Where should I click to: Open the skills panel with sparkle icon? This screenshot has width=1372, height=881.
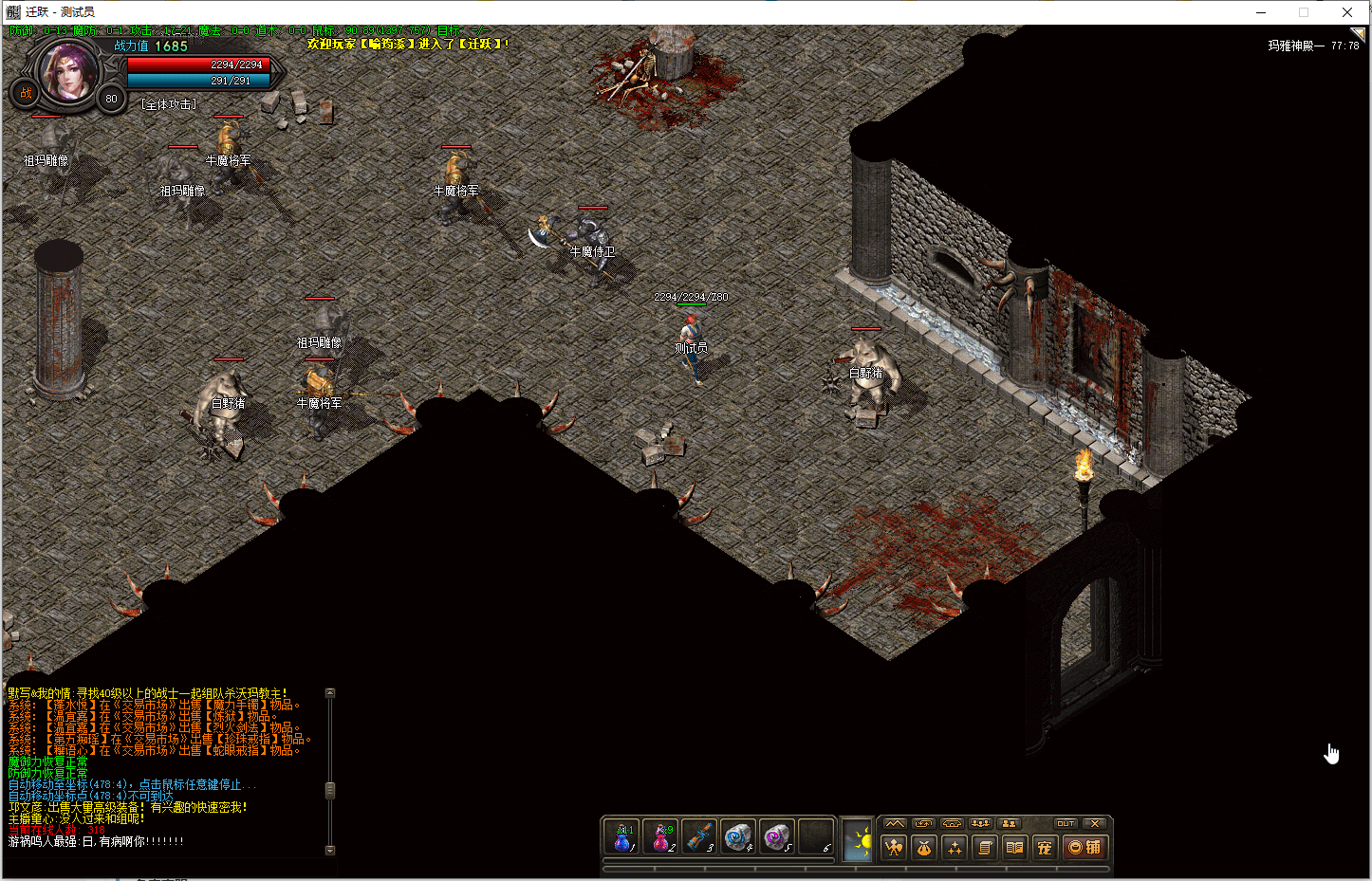[x=955, y=848]
